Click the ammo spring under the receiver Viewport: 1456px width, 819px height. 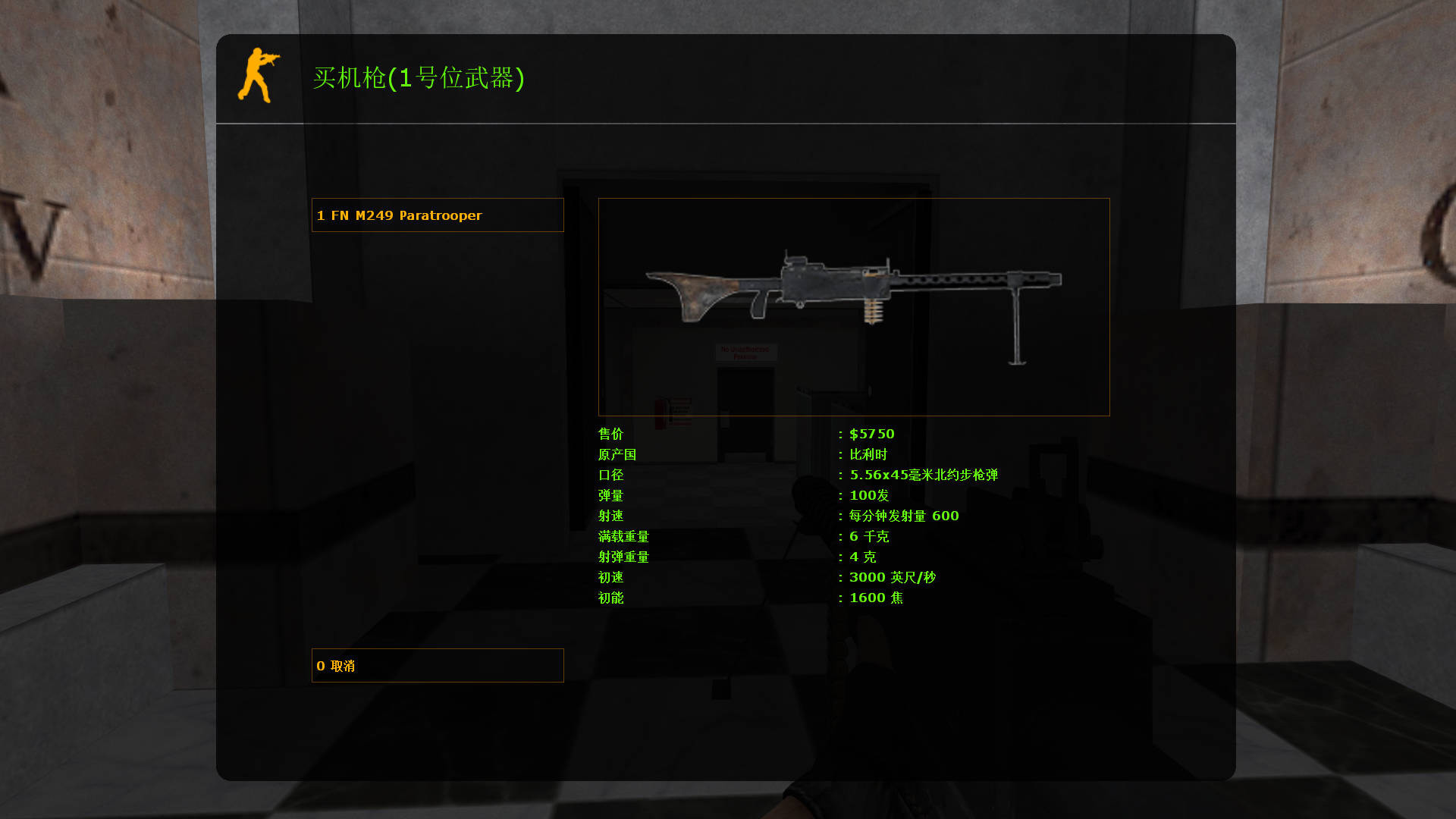[x=872, y=311]
